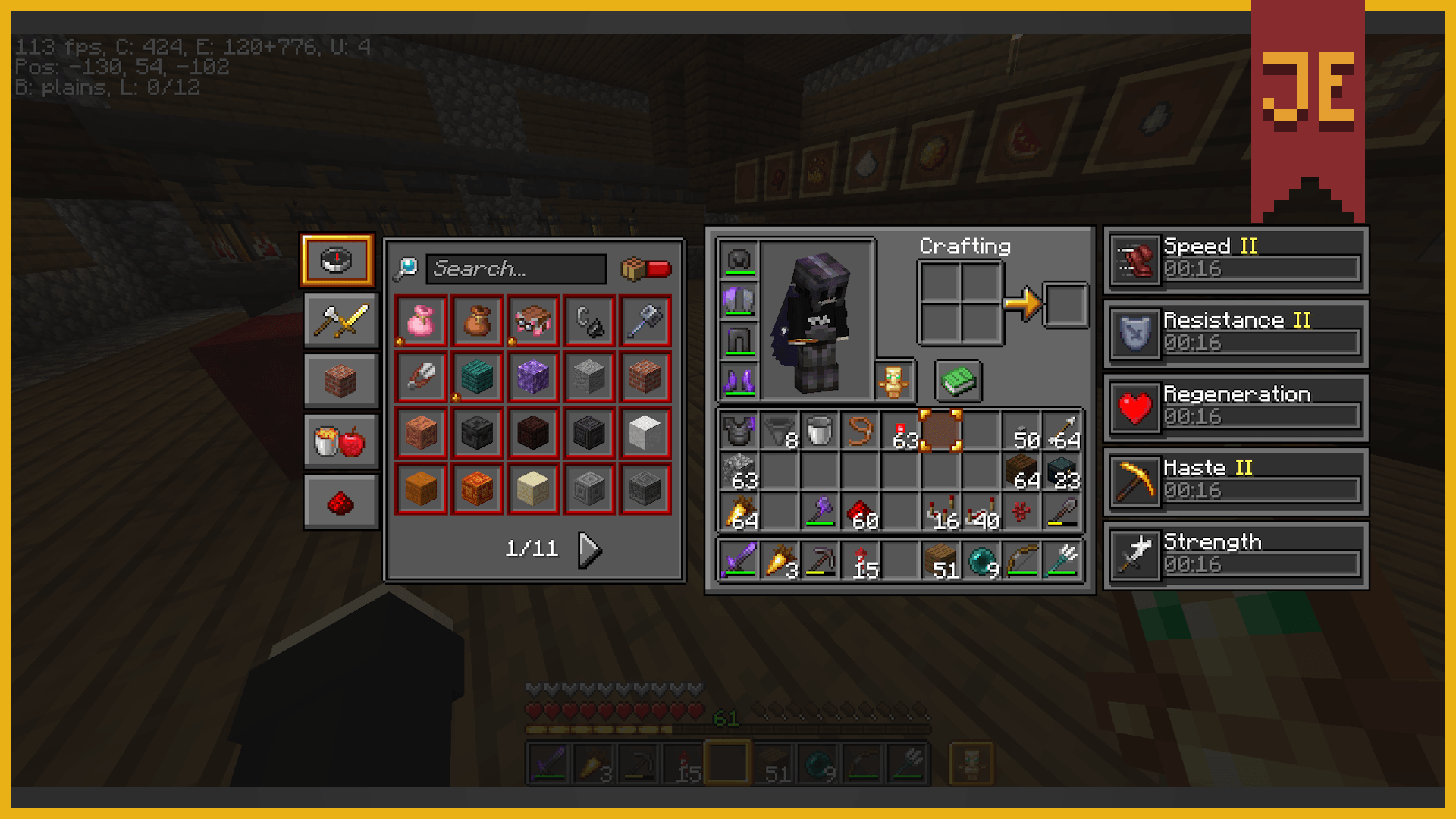Viewport: 1456px width, 819px height.
Task: Click the crafting output result slot
Action: click(x=1065, y=303)
